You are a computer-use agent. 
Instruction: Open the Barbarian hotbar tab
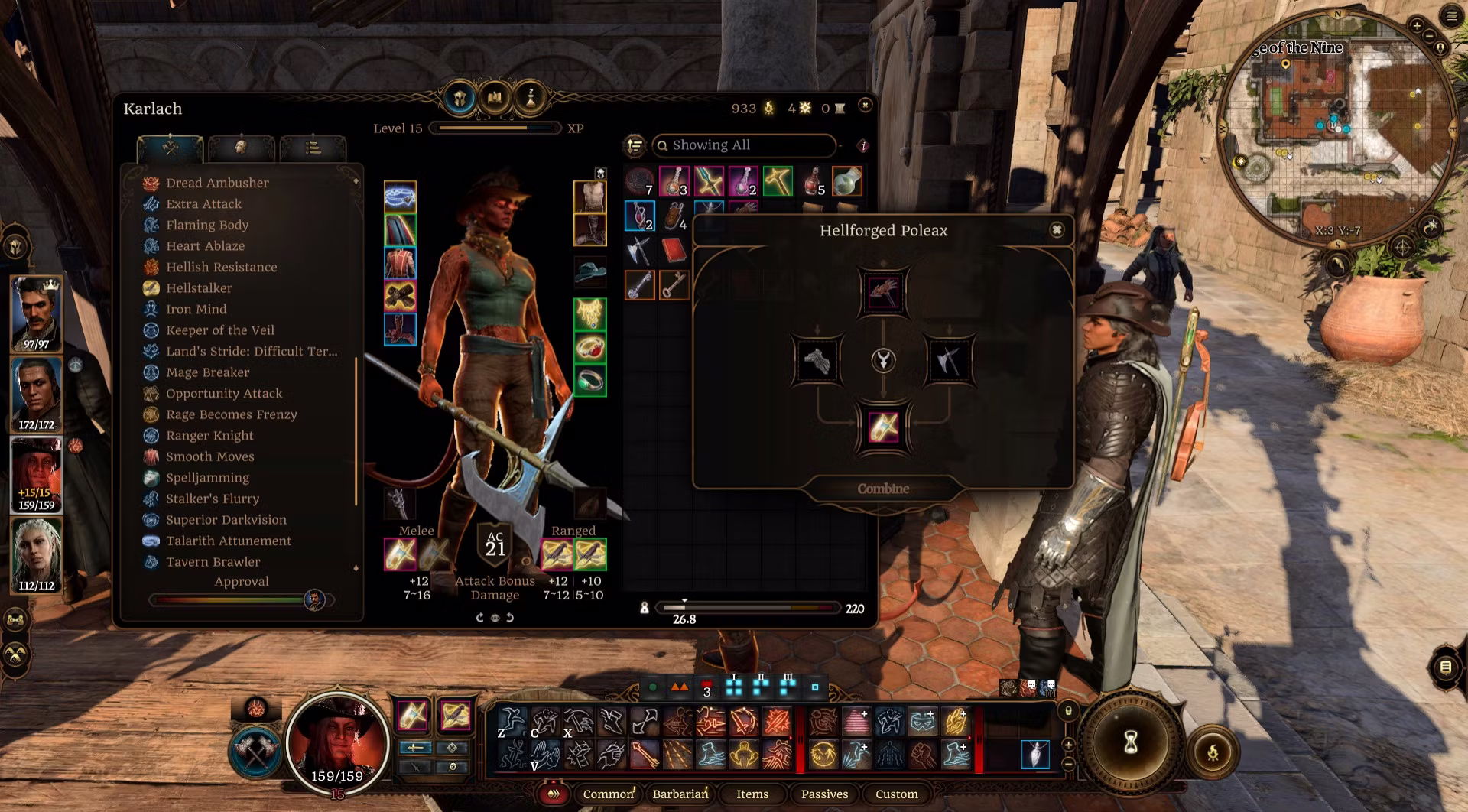coord(680,794)
